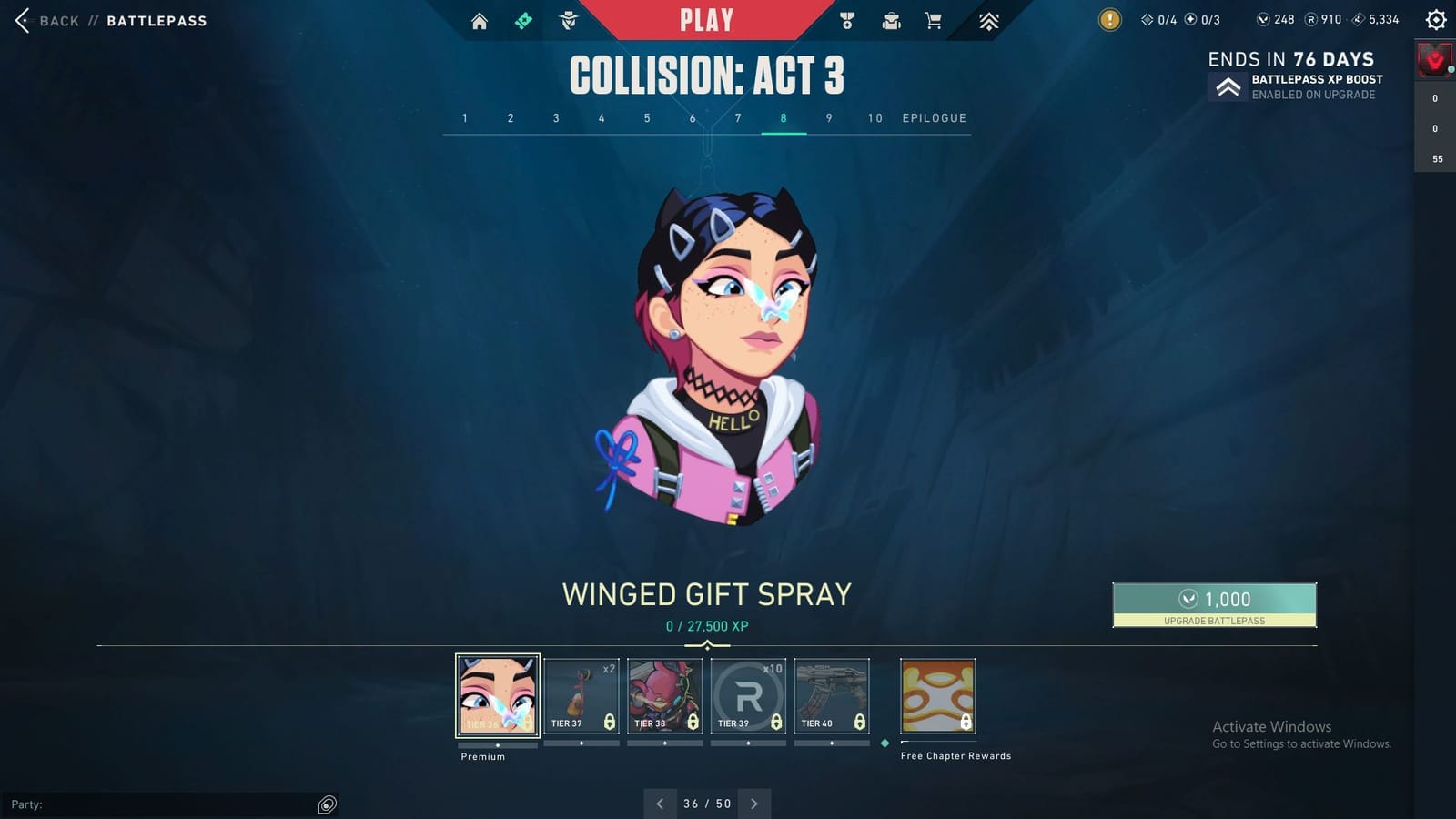Go back with the left page arrow
This screenshot has height=819, width=1456.
[659, 804]
